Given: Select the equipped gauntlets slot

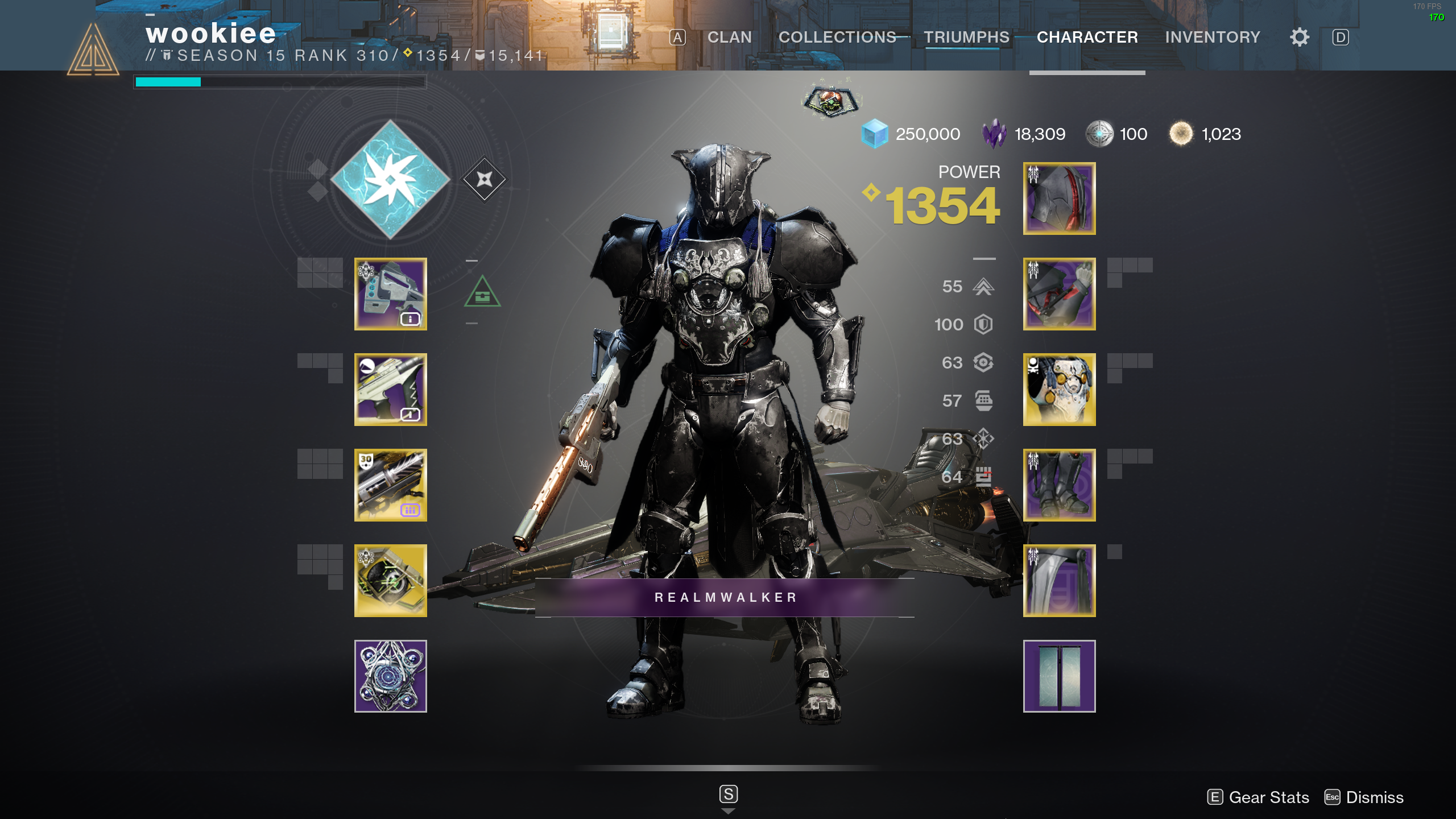Looking at the screenshot, I should [1059, 294].
